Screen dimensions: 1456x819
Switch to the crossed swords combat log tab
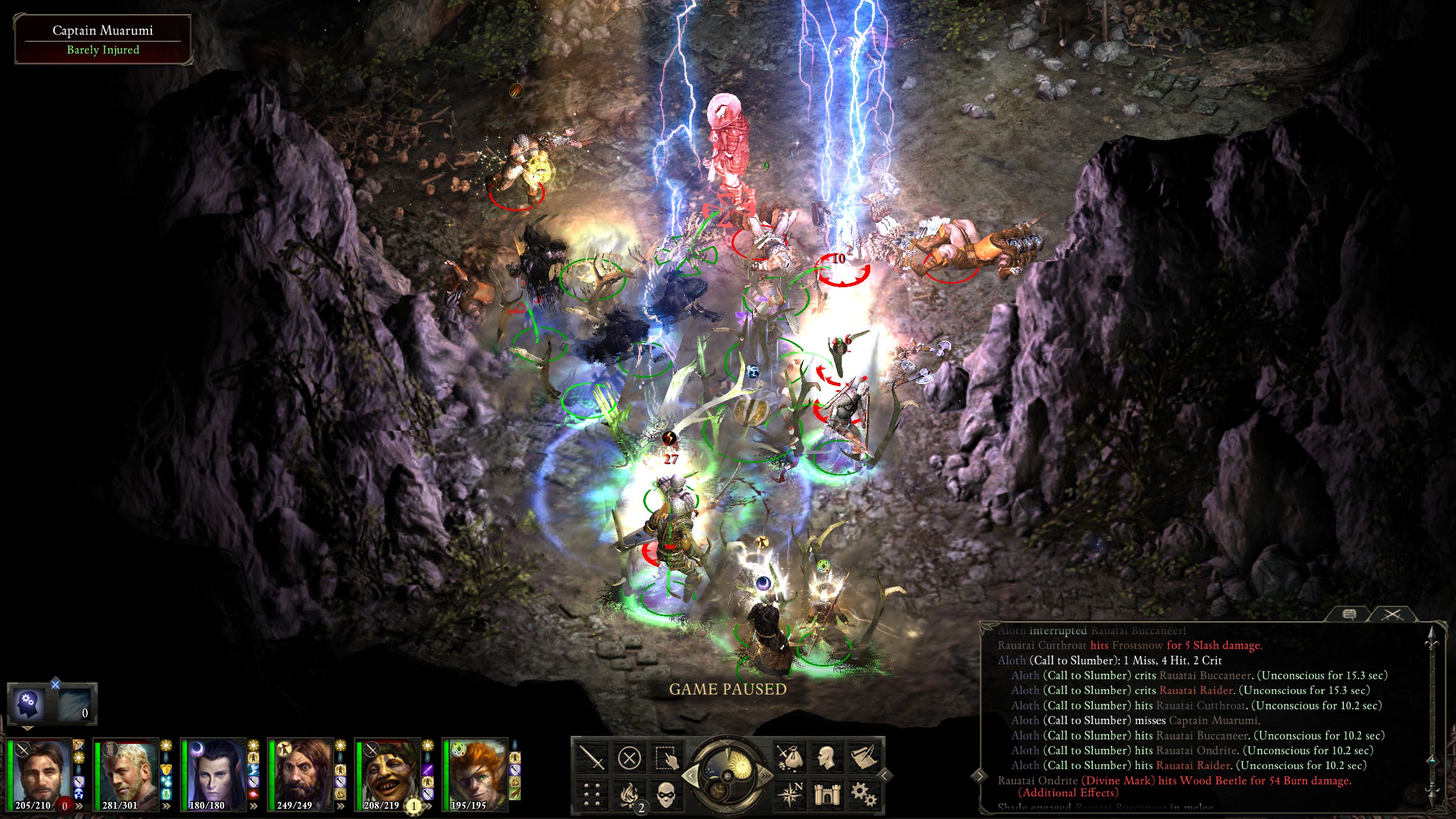tap(1393, 614)
